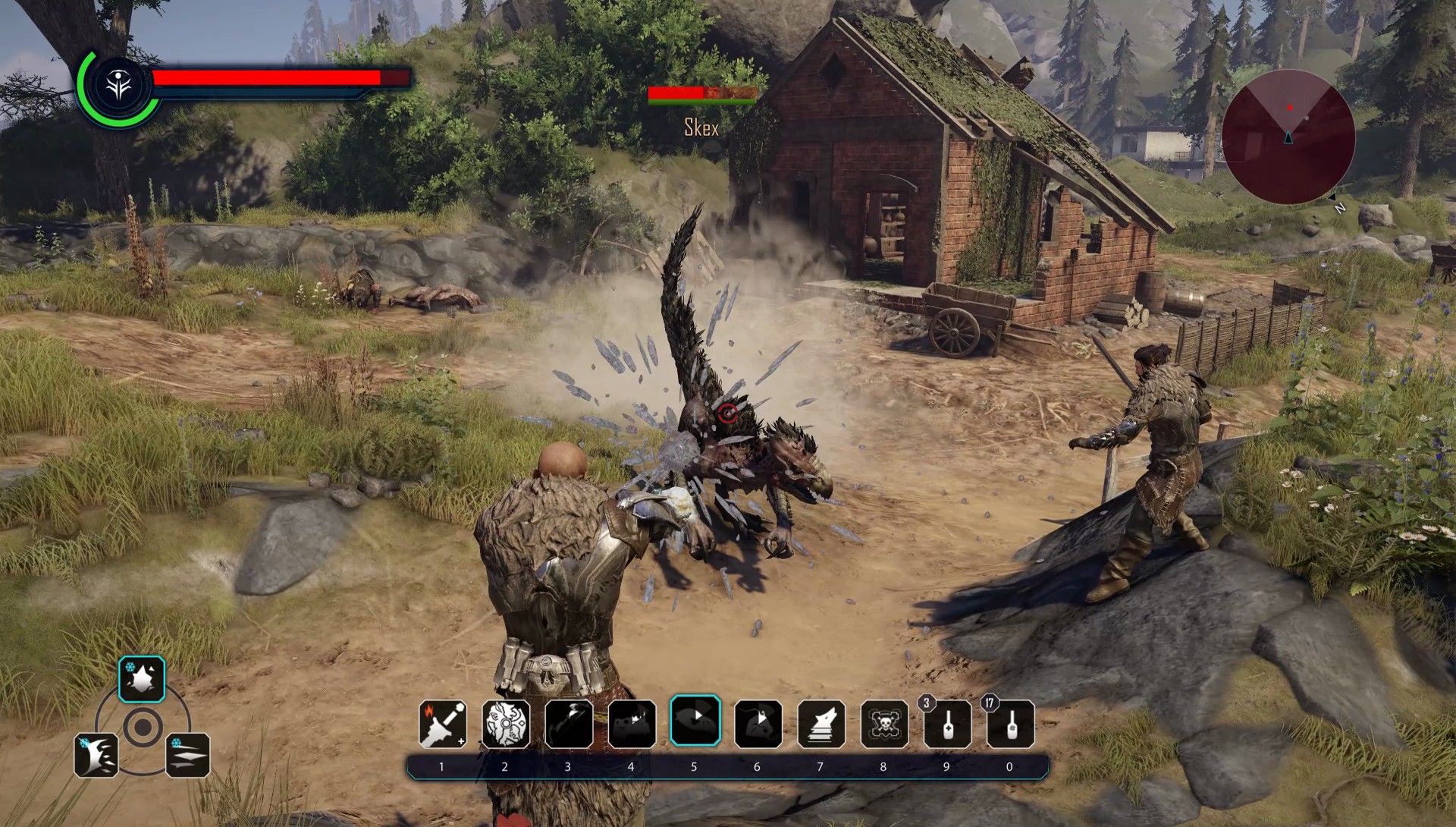Activate the skull and crossbones slot

click(x=884, y=724)
